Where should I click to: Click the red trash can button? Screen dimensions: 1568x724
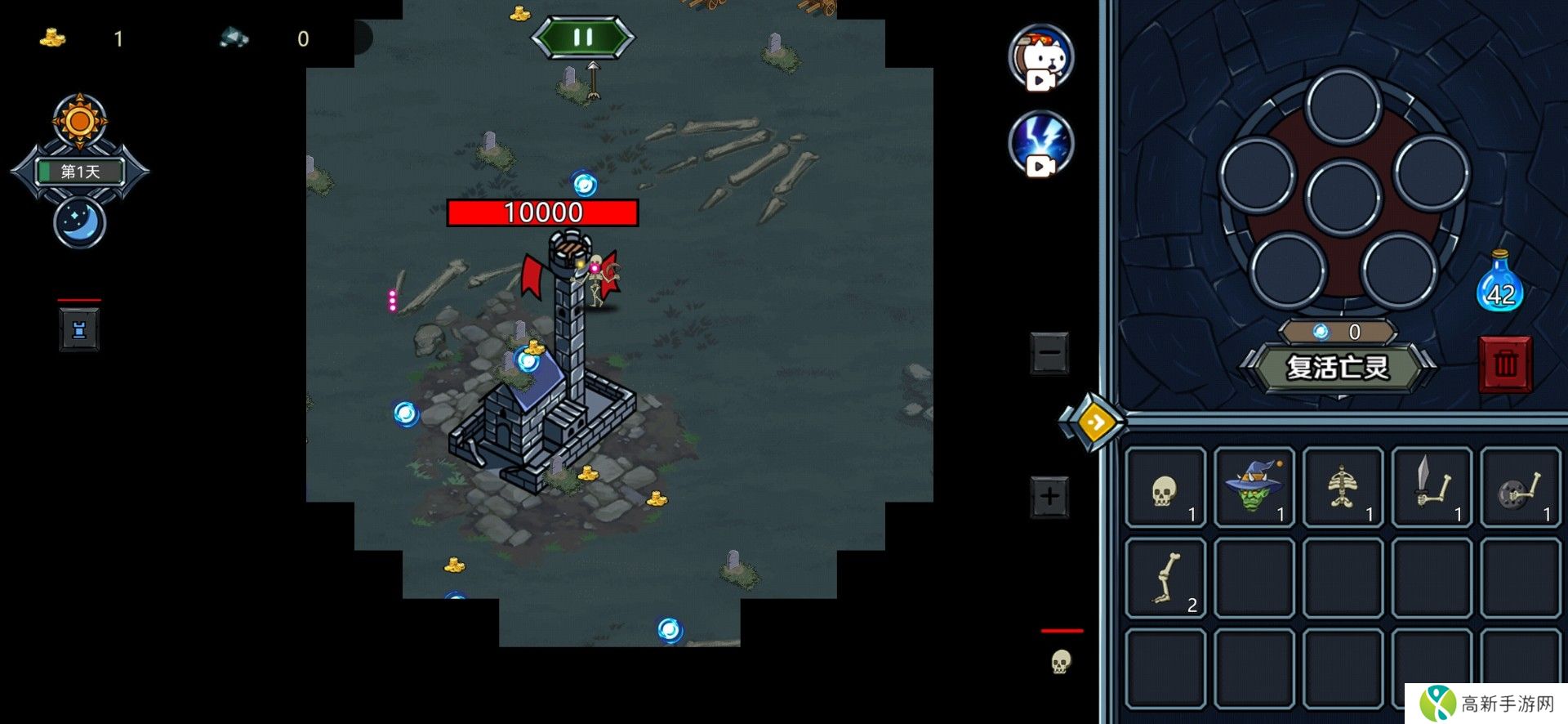point(1505,364)
